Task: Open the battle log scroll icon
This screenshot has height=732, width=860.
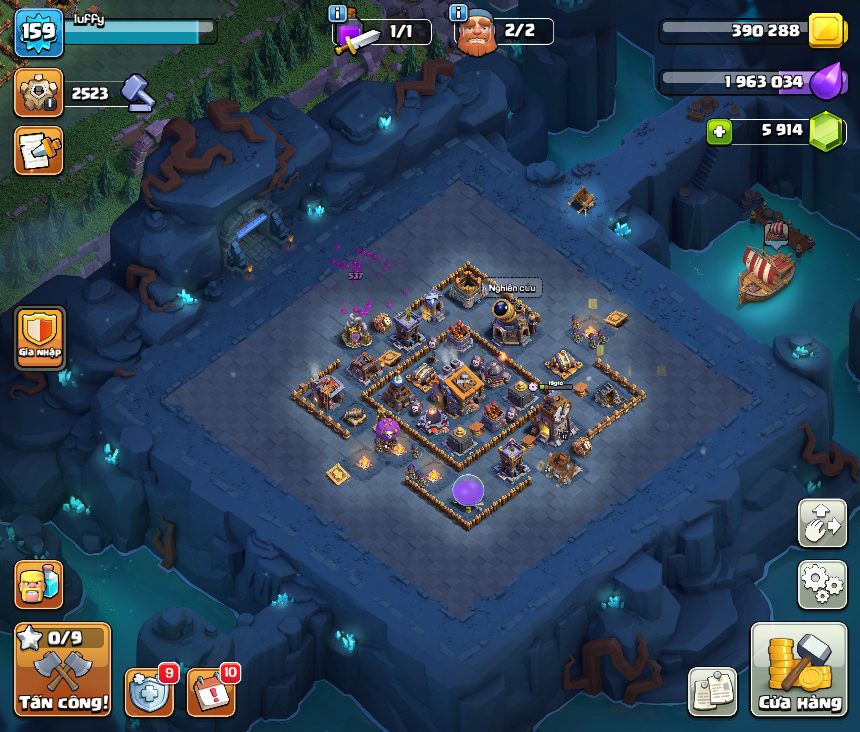Action: coord(39,150)
